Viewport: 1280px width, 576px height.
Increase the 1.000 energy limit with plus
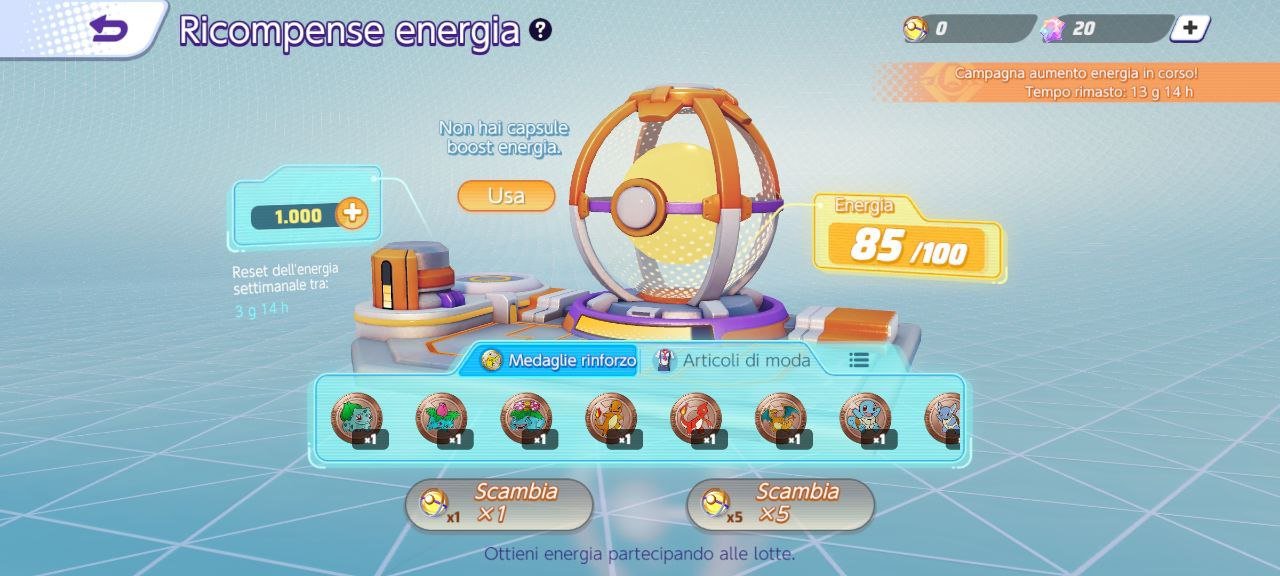coord(351,213)
